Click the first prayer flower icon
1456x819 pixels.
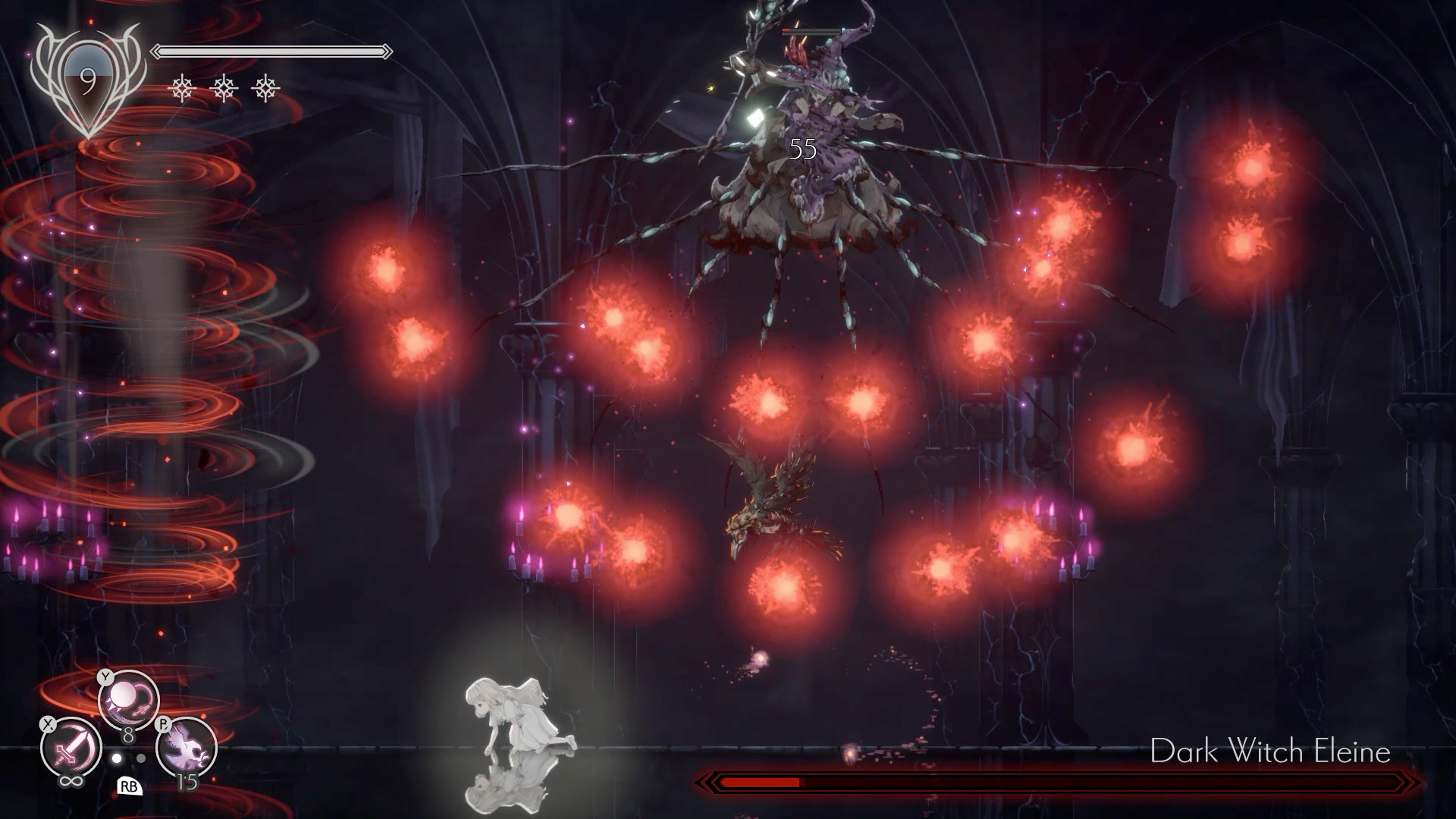point(181,87)
